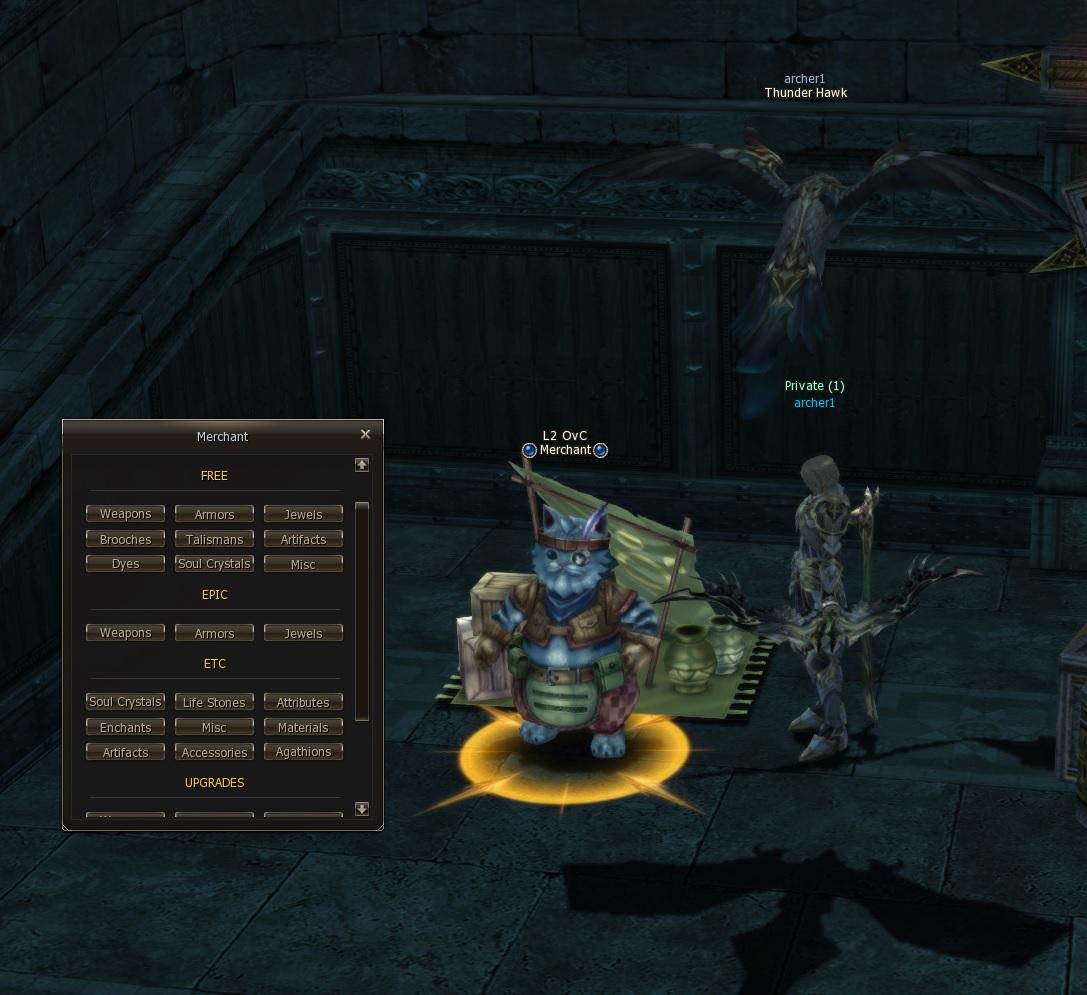Open the Life Stones category
Viewport: 1087px width, 995px height.
[214, 702]
